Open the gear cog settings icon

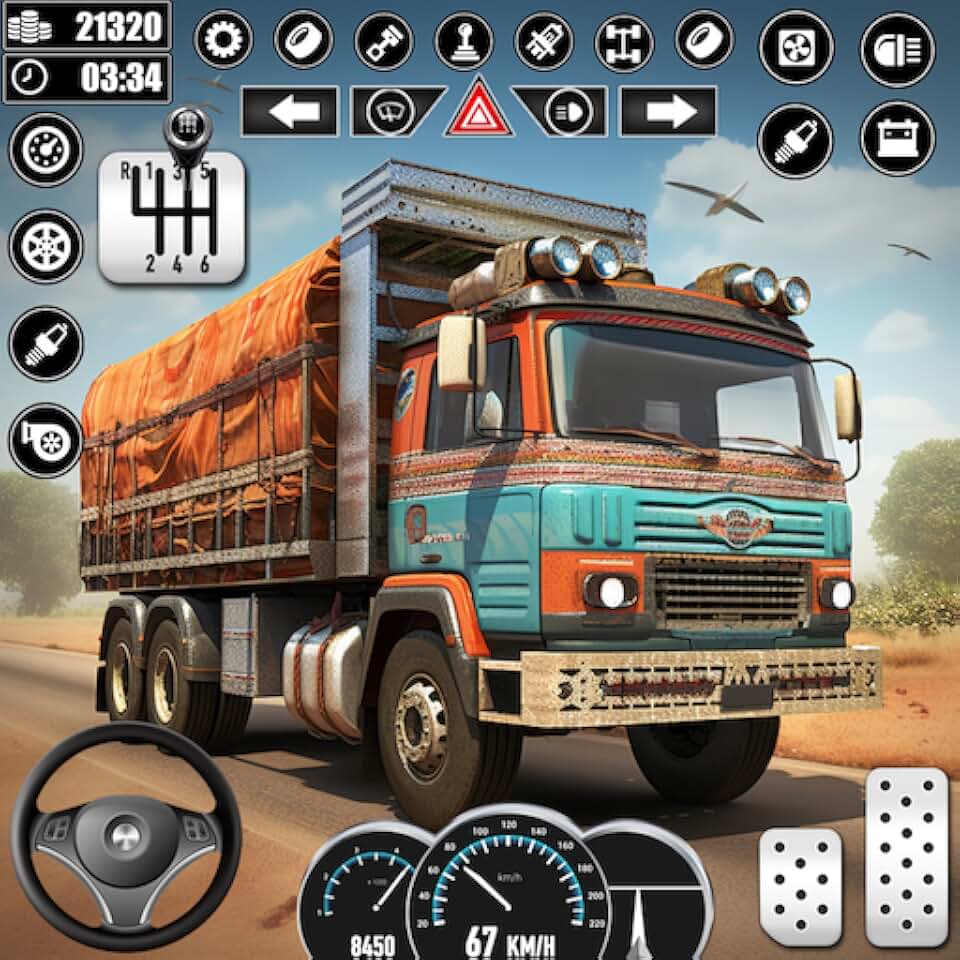[x=223, y=41]
